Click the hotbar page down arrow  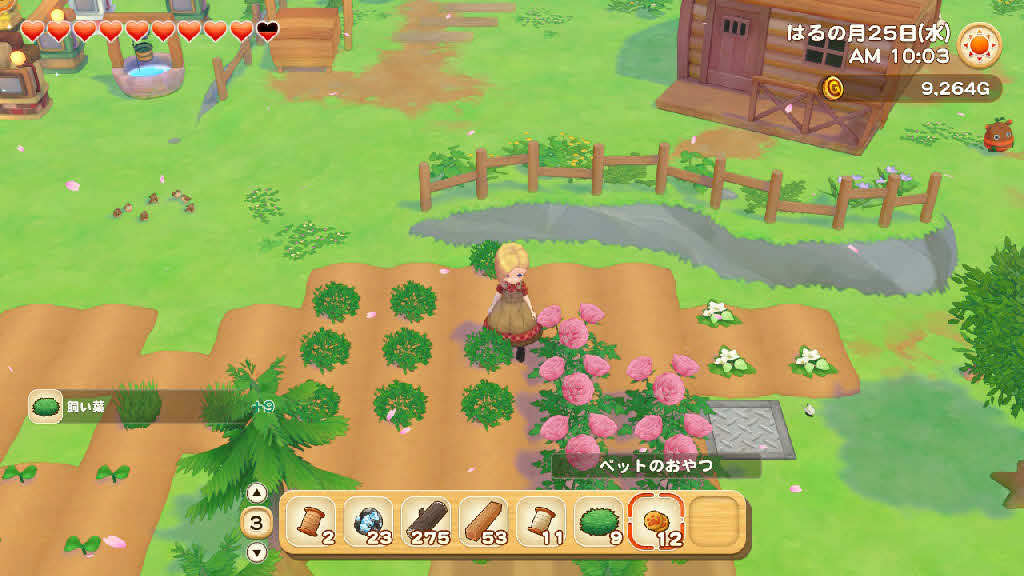256,551
